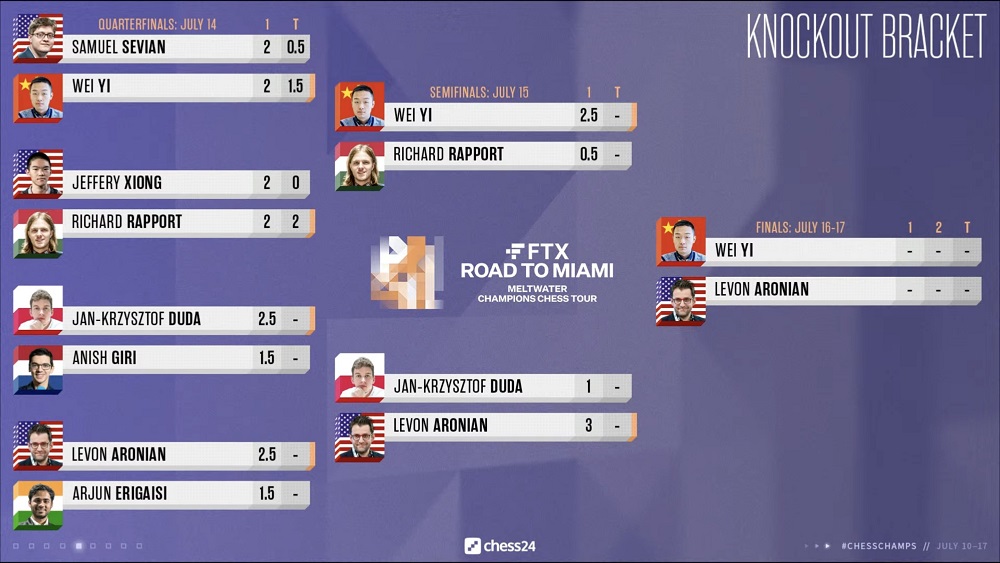The image size is (1000, 563).
Task: Select Arjun Erigaisi's bracket entry
Action: point(160,494)
